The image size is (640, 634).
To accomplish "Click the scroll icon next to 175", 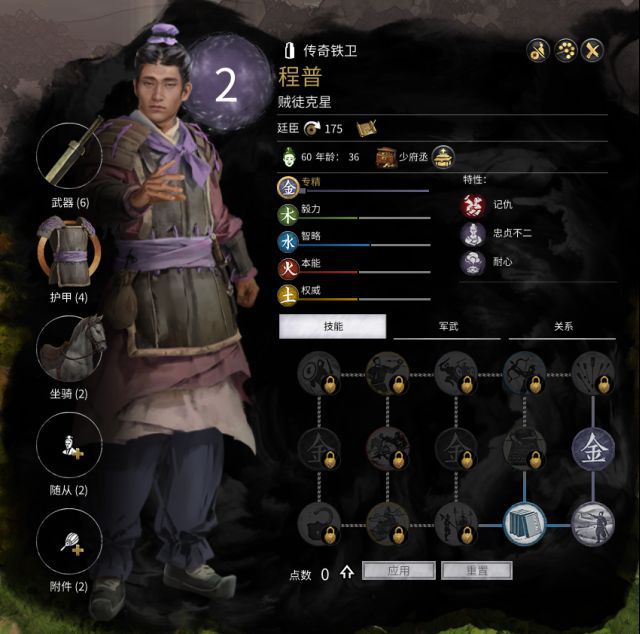I will pos(364,127).
